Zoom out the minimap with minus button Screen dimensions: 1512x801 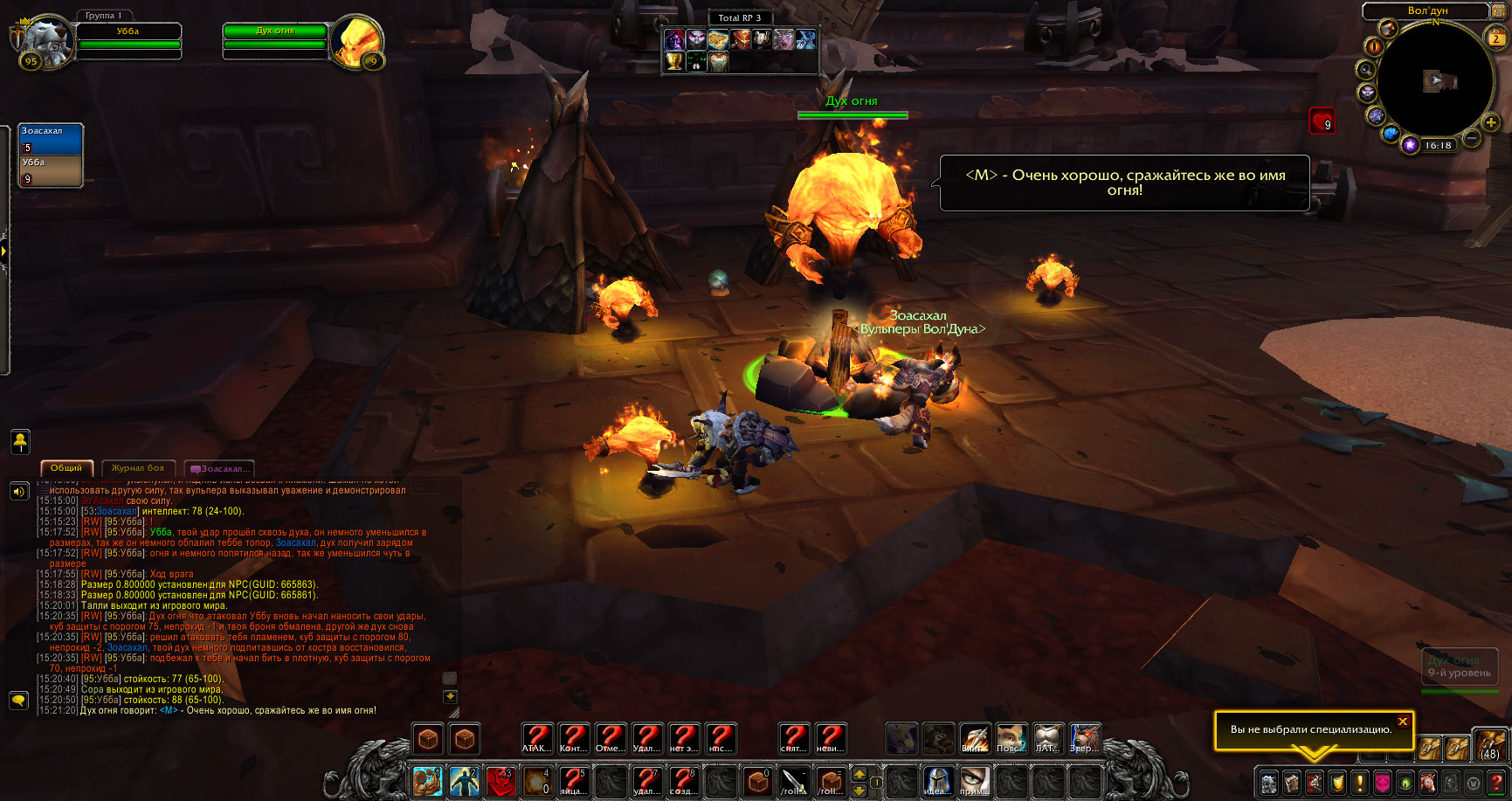tap(1472, 138)
